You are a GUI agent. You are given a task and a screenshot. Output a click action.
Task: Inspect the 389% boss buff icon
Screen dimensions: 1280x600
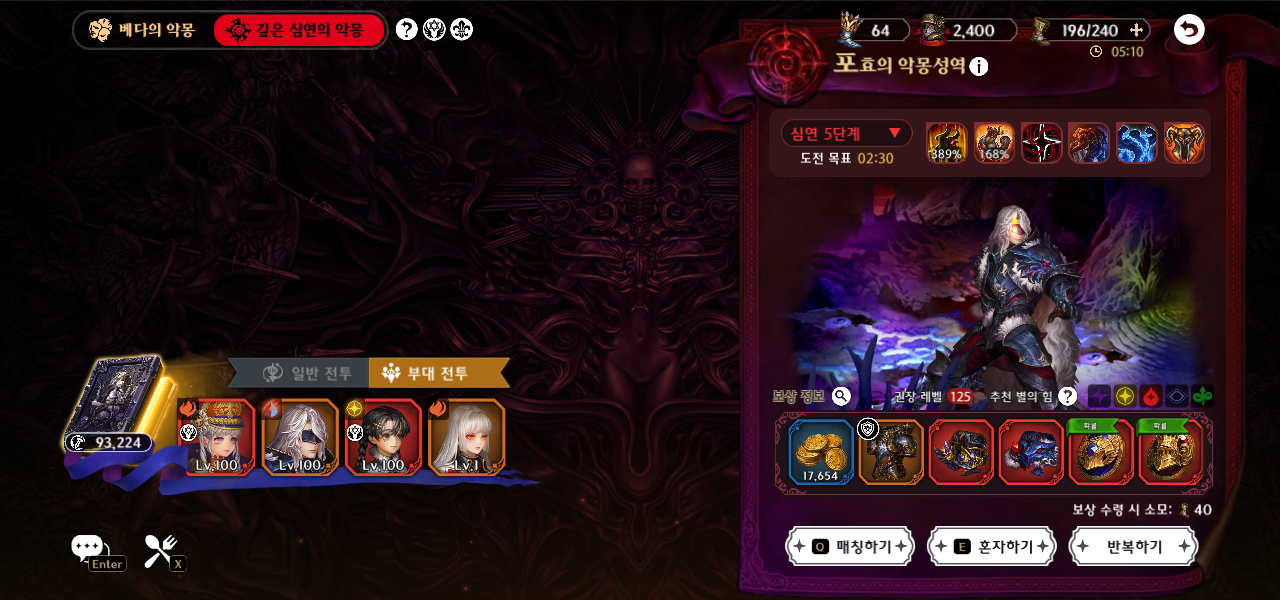946,143
